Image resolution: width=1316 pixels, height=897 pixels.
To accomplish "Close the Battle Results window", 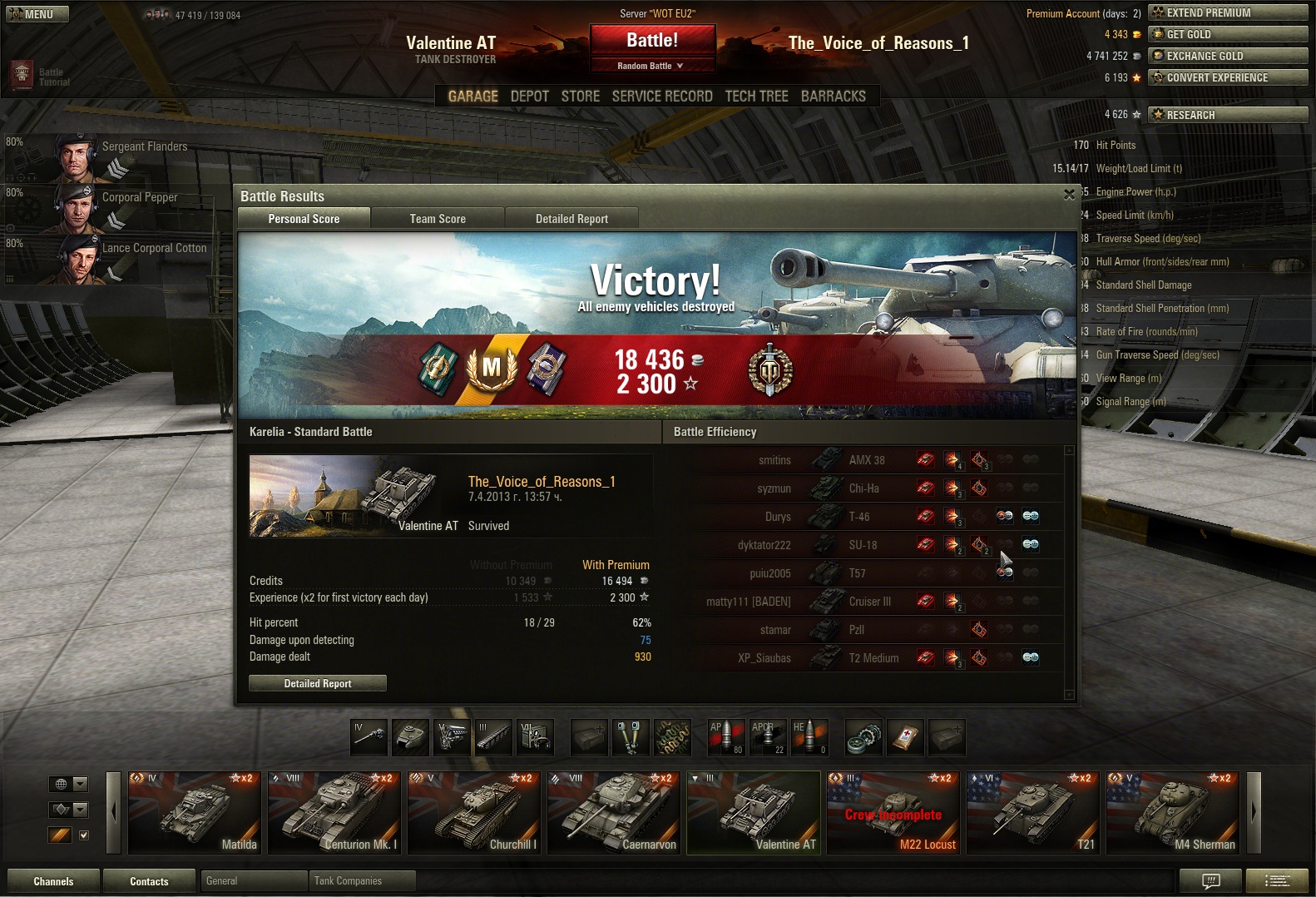I will 1069,195.
